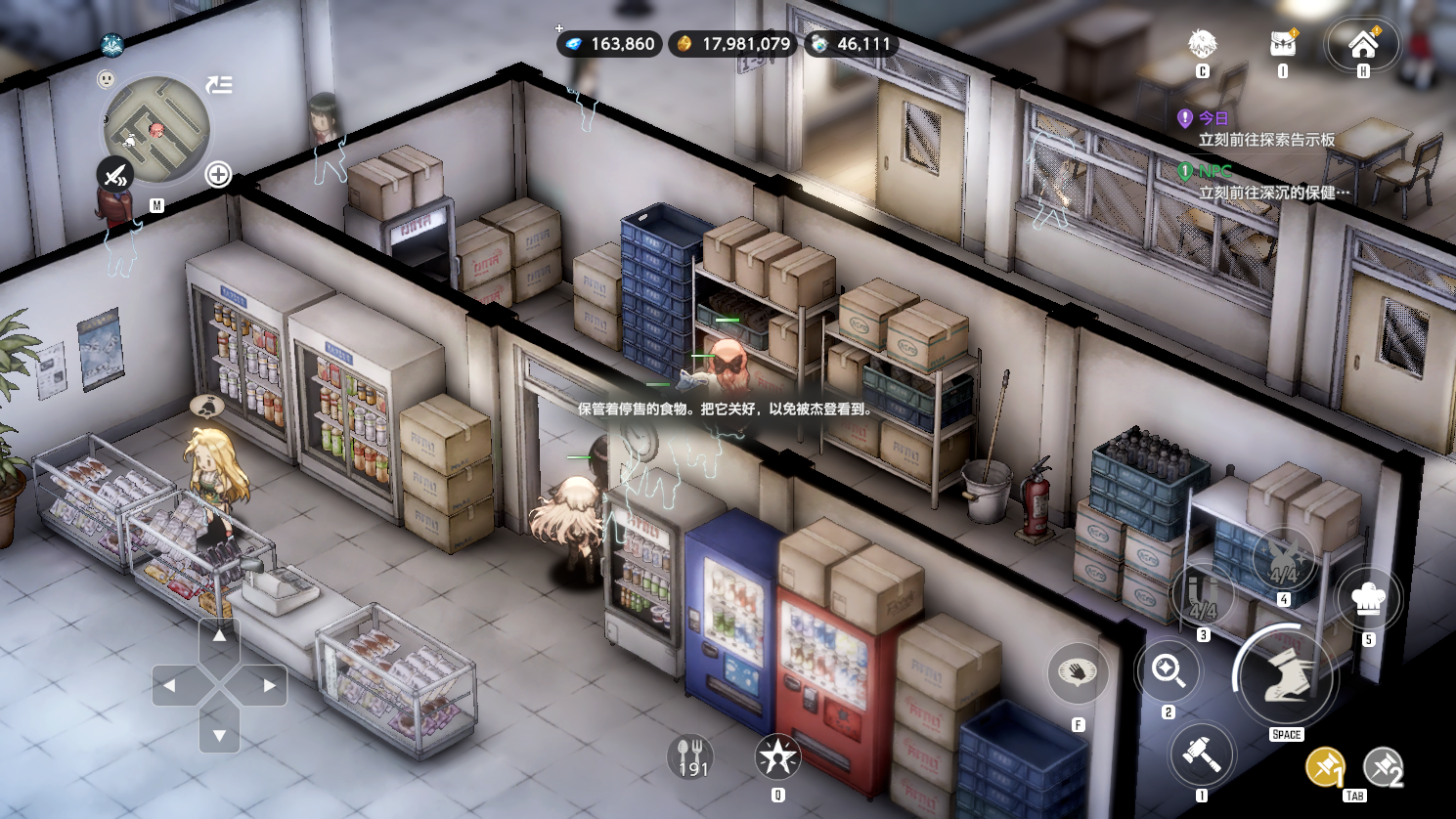Open the character menu icon
The width and height of the screenshot is (1456, 819).
point(1202,44)
